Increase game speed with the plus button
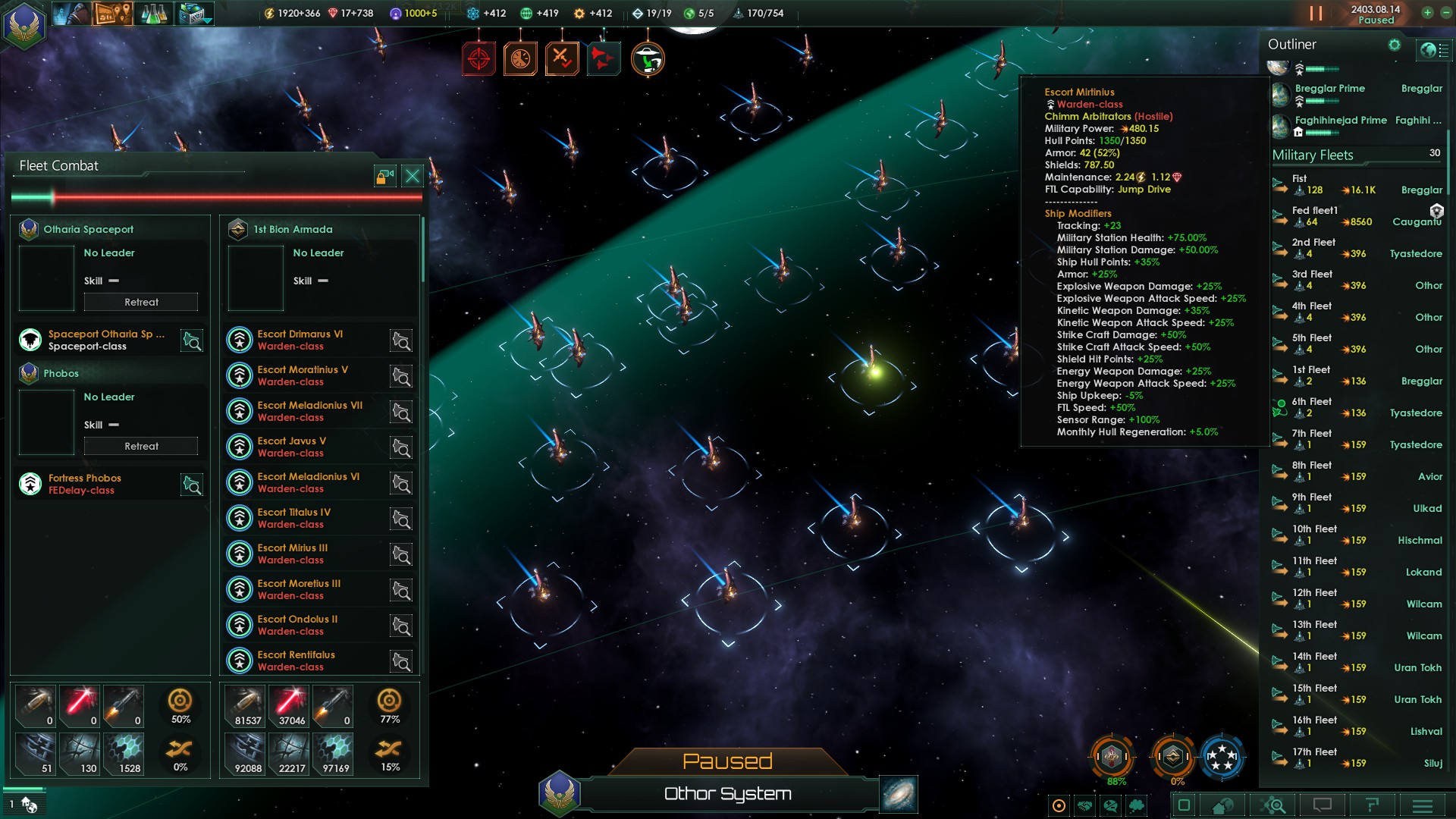The width and height of the screenshot is (1456, 819). coord(1427,13)
